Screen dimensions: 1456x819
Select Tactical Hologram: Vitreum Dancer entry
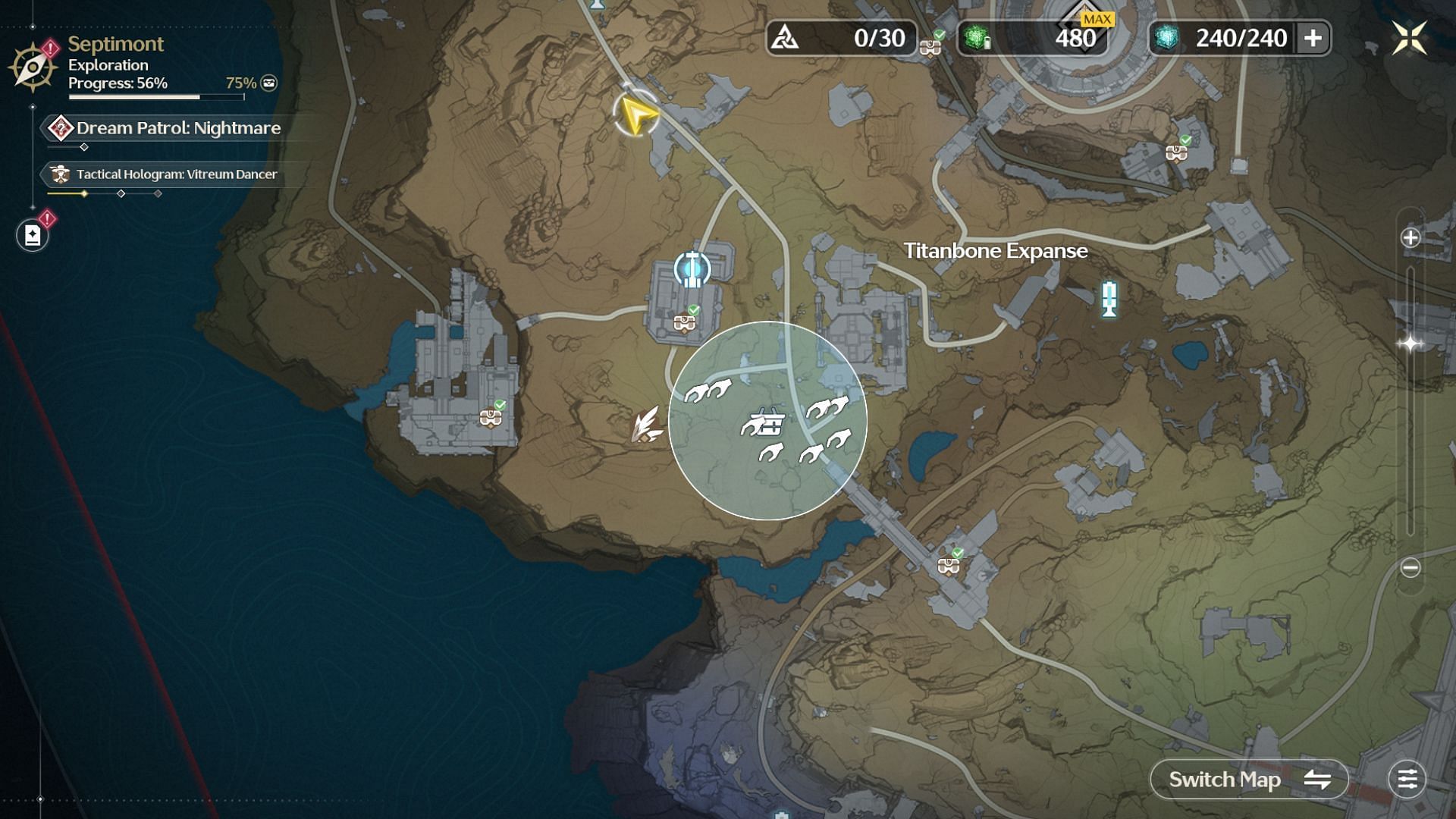click(176, 174)
